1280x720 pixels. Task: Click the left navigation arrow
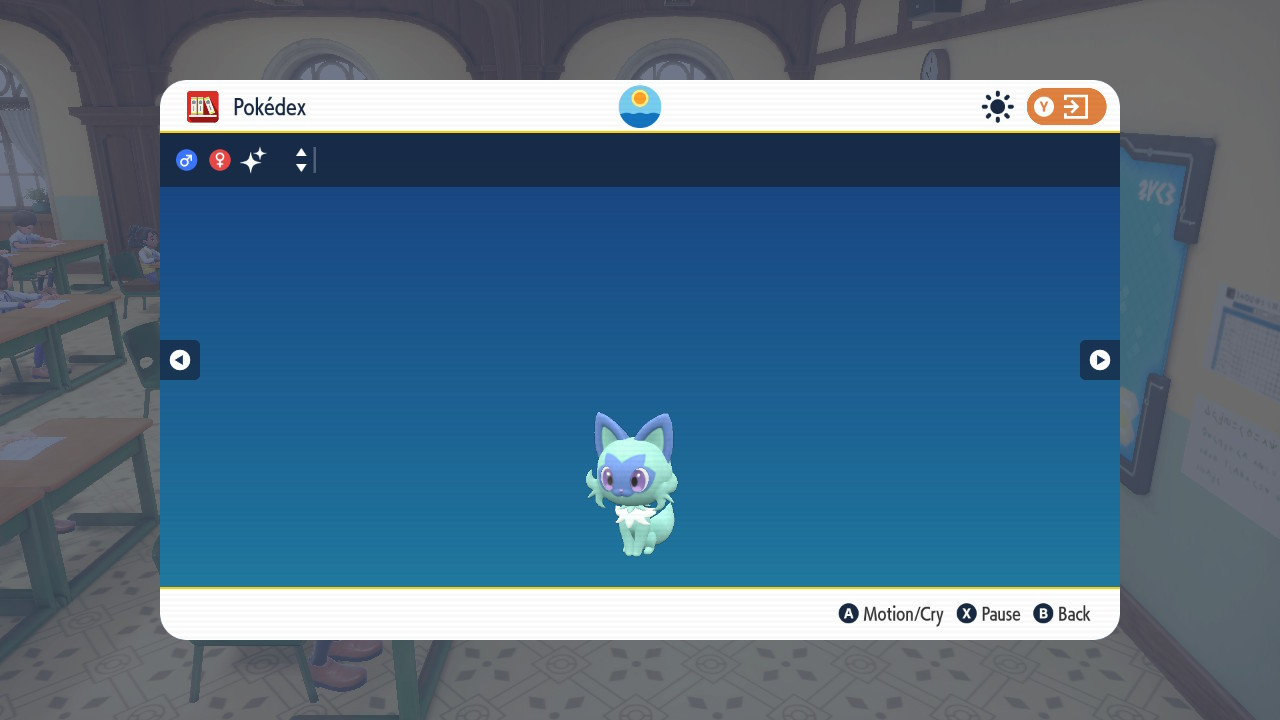click(x=180, y=360)
